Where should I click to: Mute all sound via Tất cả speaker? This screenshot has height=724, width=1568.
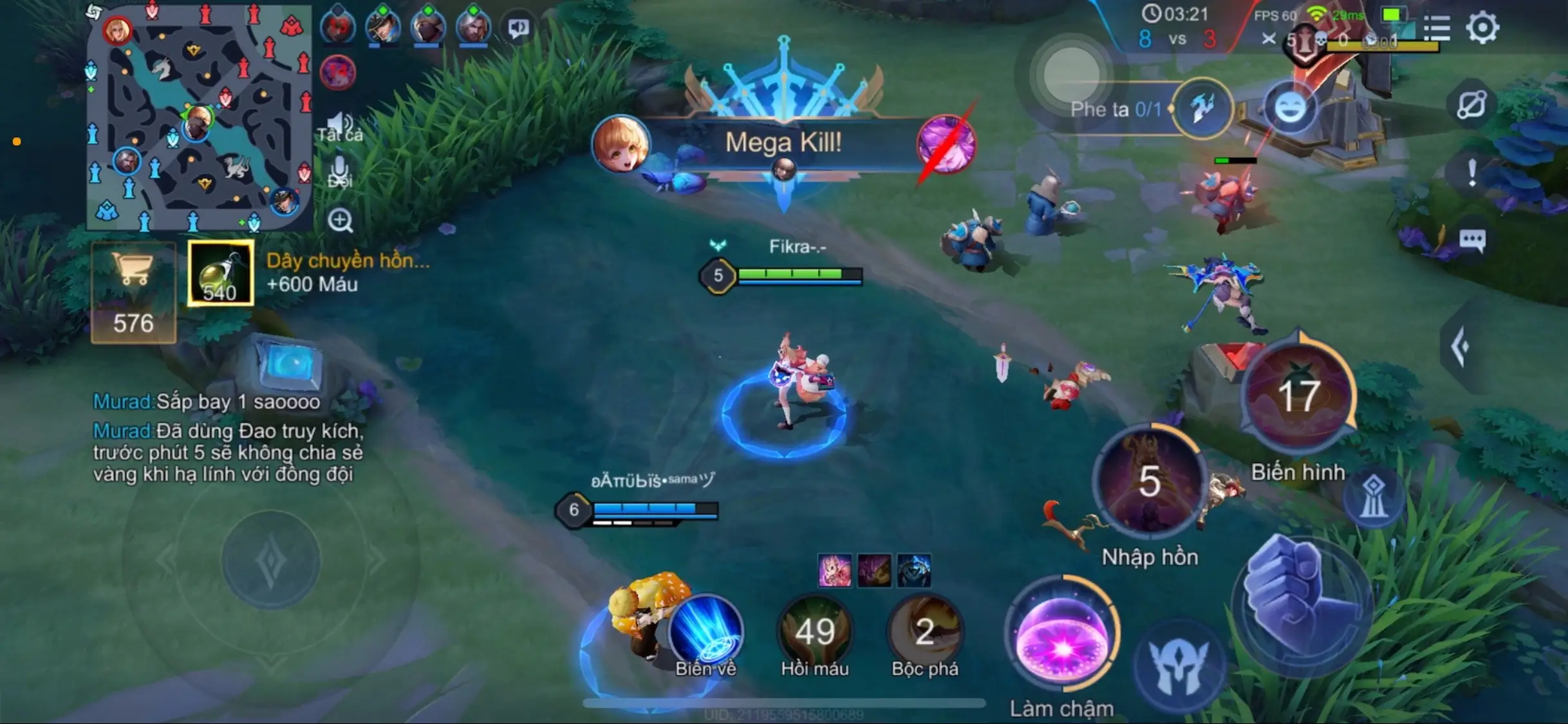tap(340, 124)
